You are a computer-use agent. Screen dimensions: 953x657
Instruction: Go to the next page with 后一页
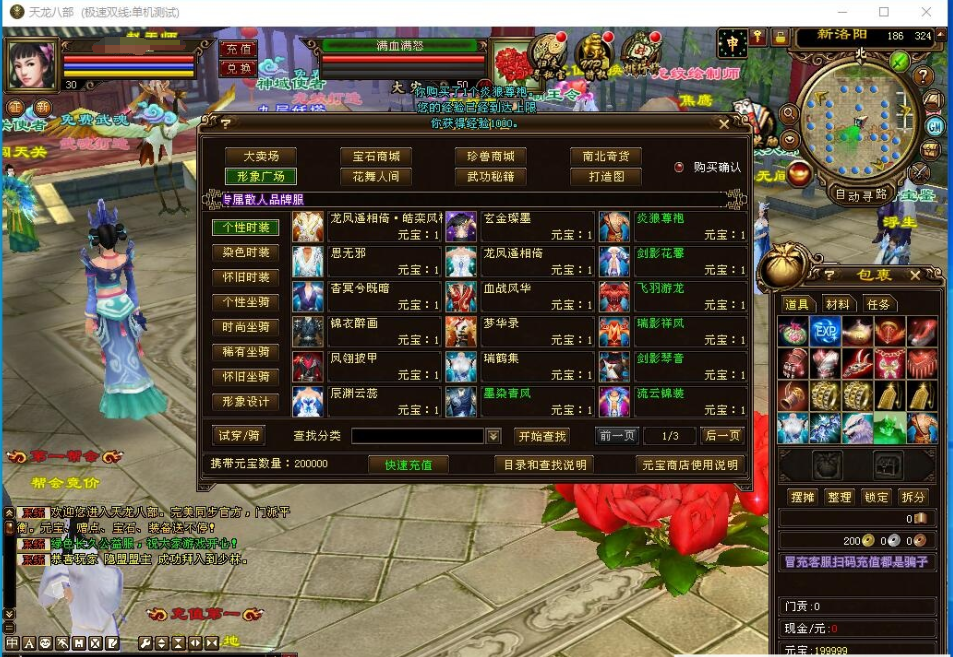[721, 436]
